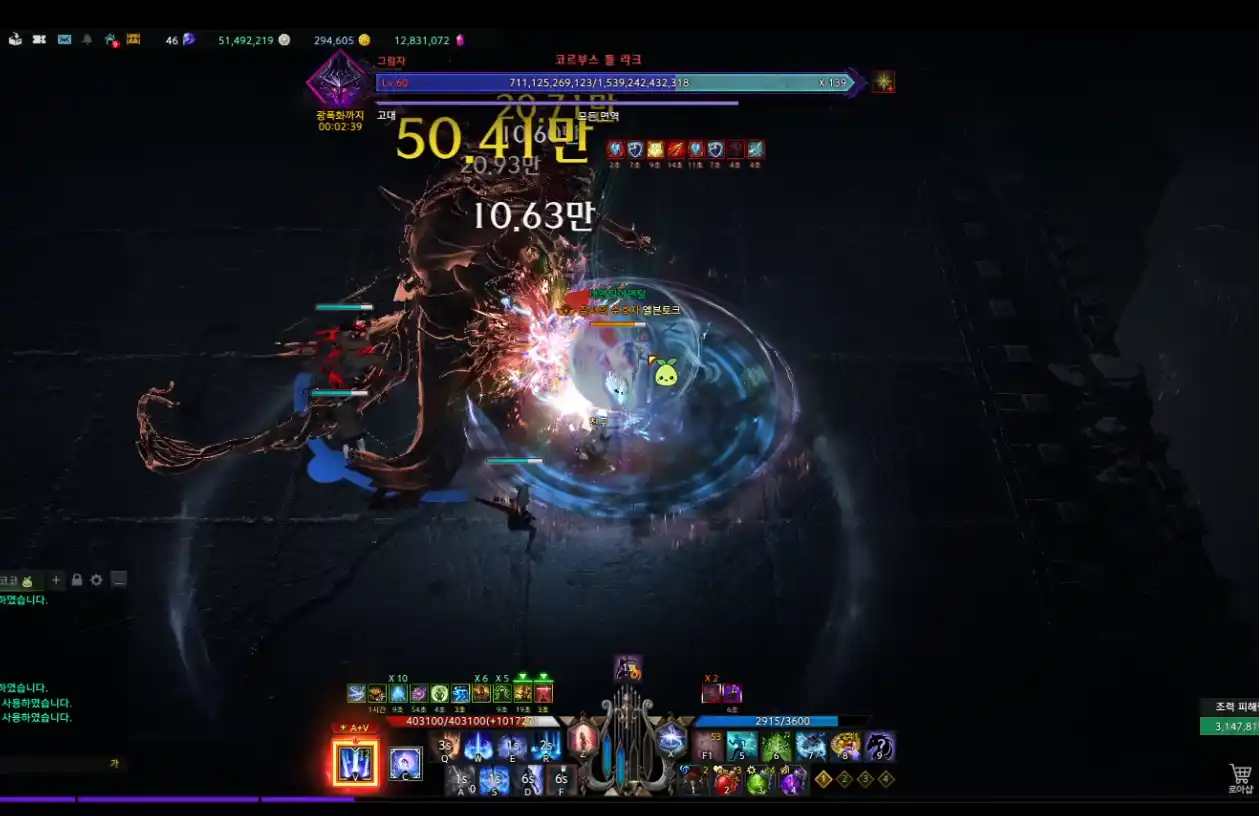Add a new chat tab
Image resolution: width=1259 pixels, height=816 pixels.
coord(56,580)
